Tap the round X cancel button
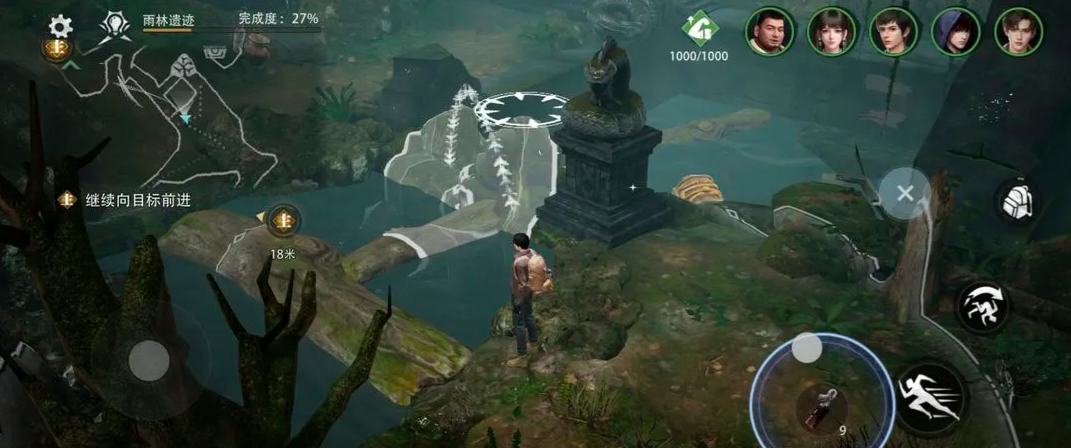 pos(905,193)
